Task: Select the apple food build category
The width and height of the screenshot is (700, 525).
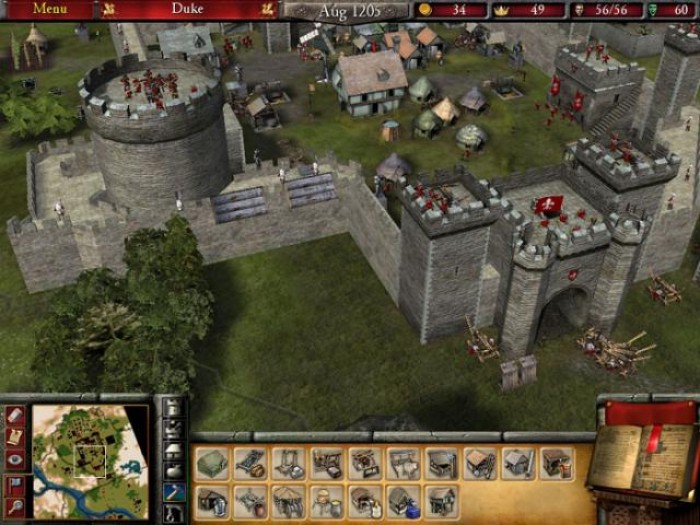Action: [173, 470]
